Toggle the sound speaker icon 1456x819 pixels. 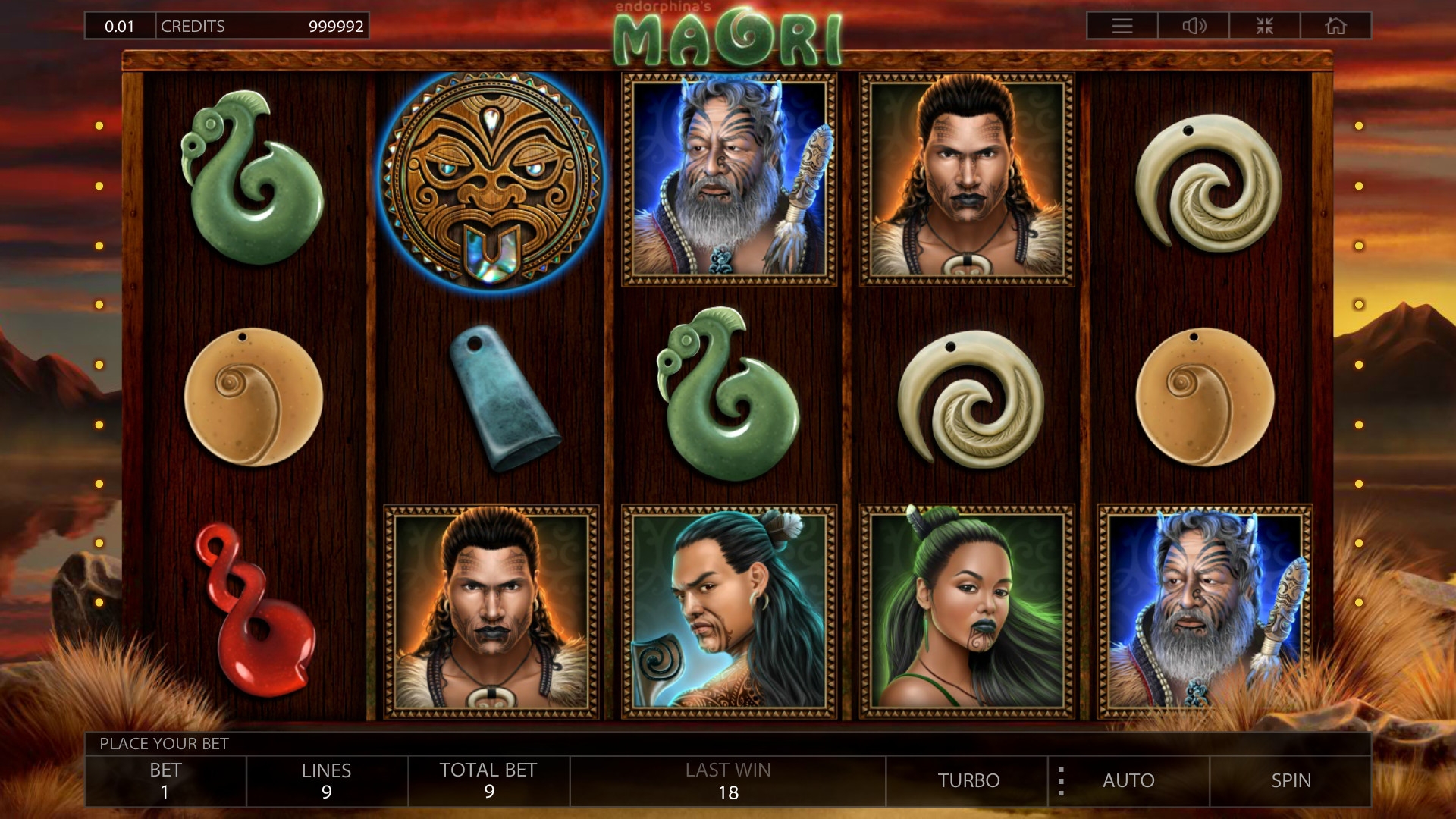tap(1194, 26)
